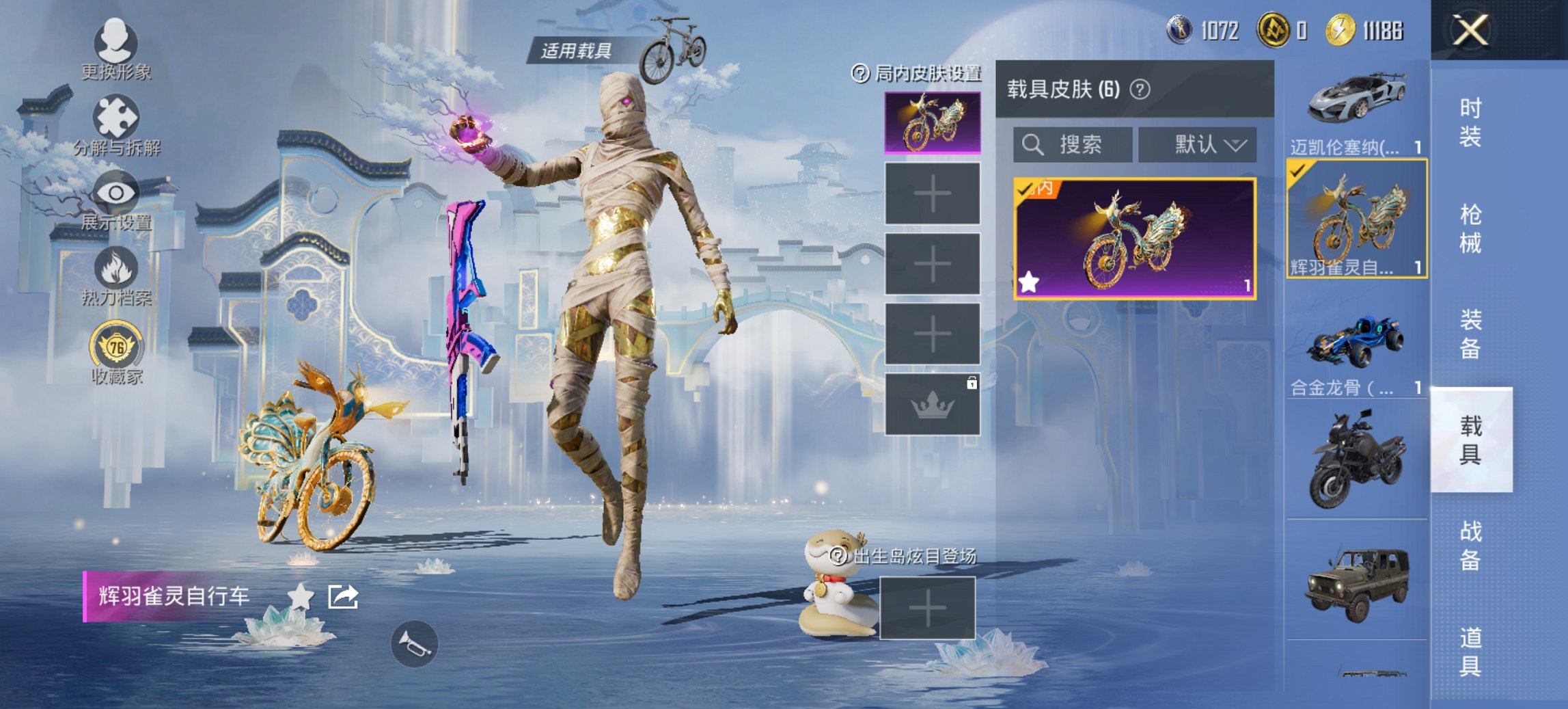Open the 默认 sorting dropdown

pos(1197,145)
